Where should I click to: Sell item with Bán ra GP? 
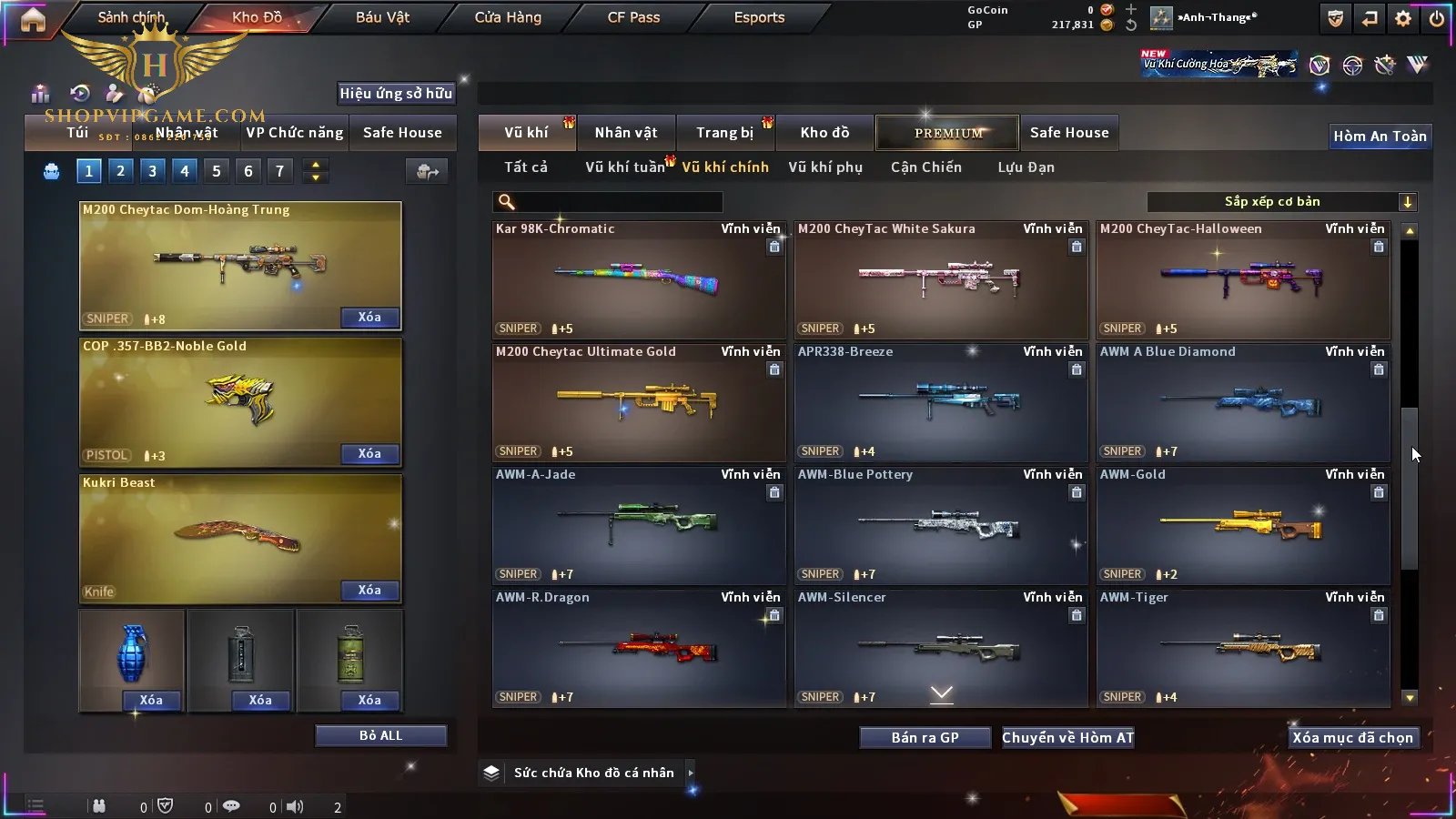click(x=925, y=738)
